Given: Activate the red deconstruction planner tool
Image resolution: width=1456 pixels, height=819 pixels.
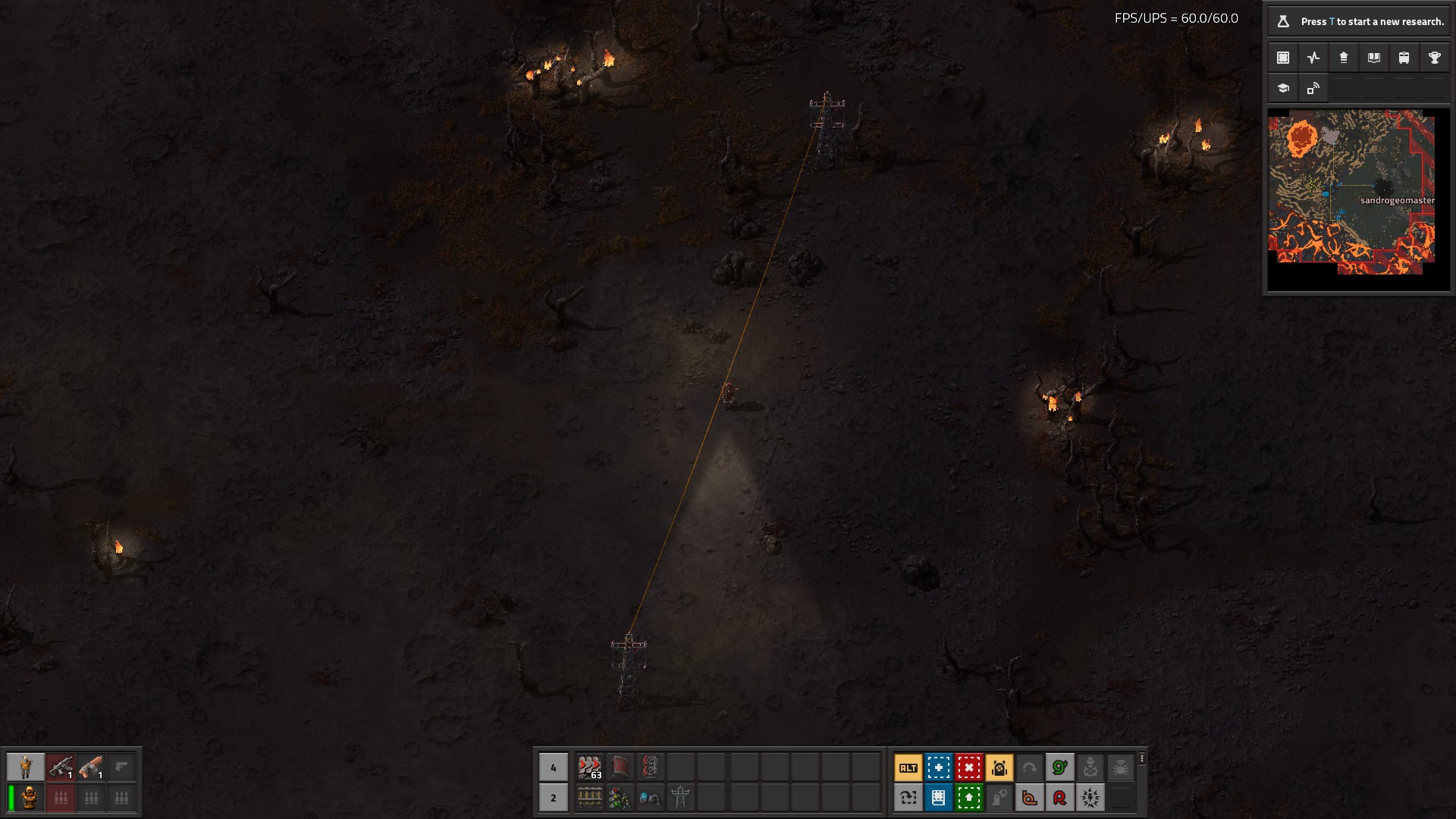Looking at the screenshot, I should pyautogui.click(x=968, y=767).
